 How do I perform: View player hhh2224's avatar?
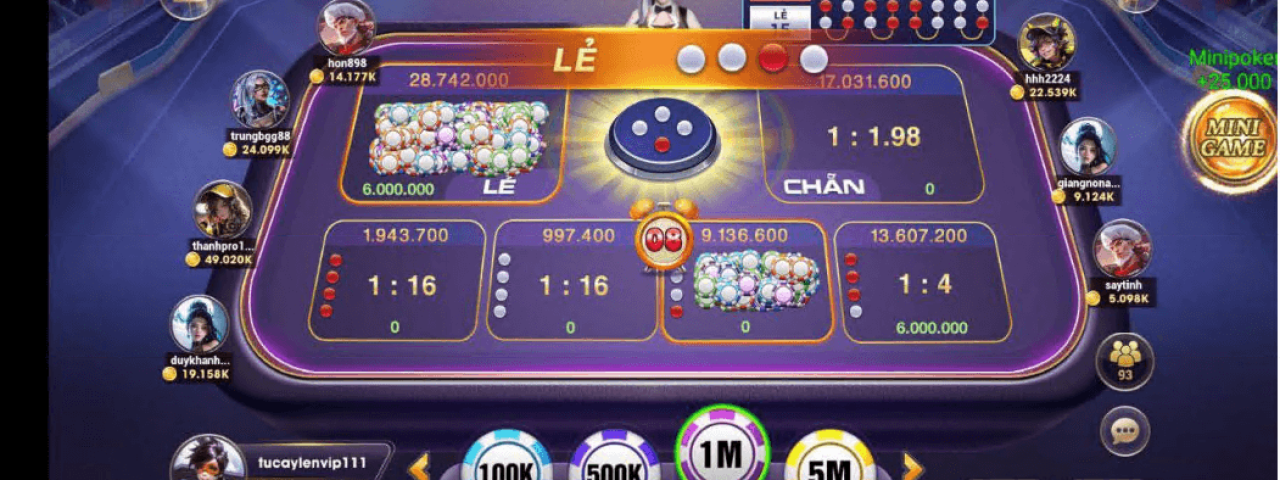[1046, 43]
